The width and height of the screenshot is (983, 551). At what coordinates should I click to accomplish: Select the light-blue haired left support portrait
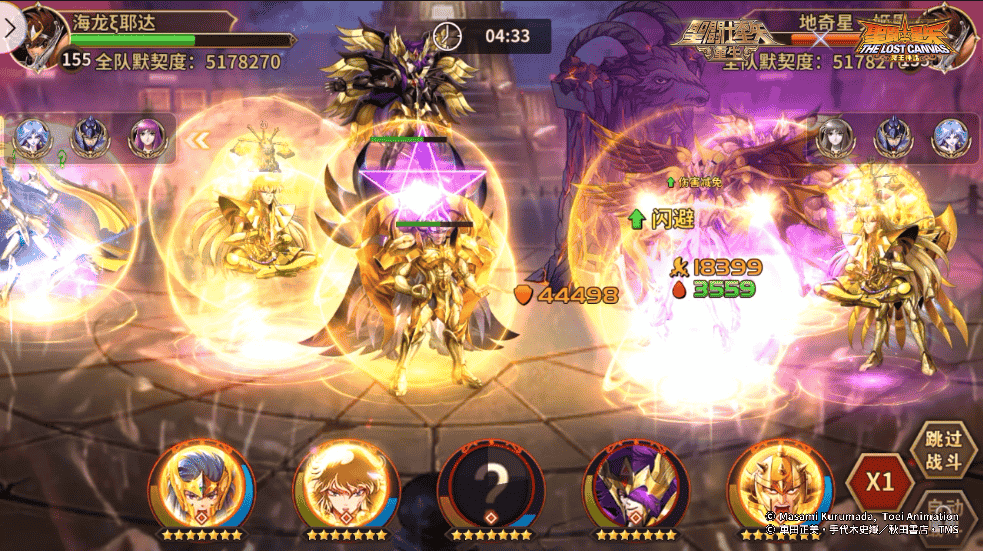tap(34, 138)
